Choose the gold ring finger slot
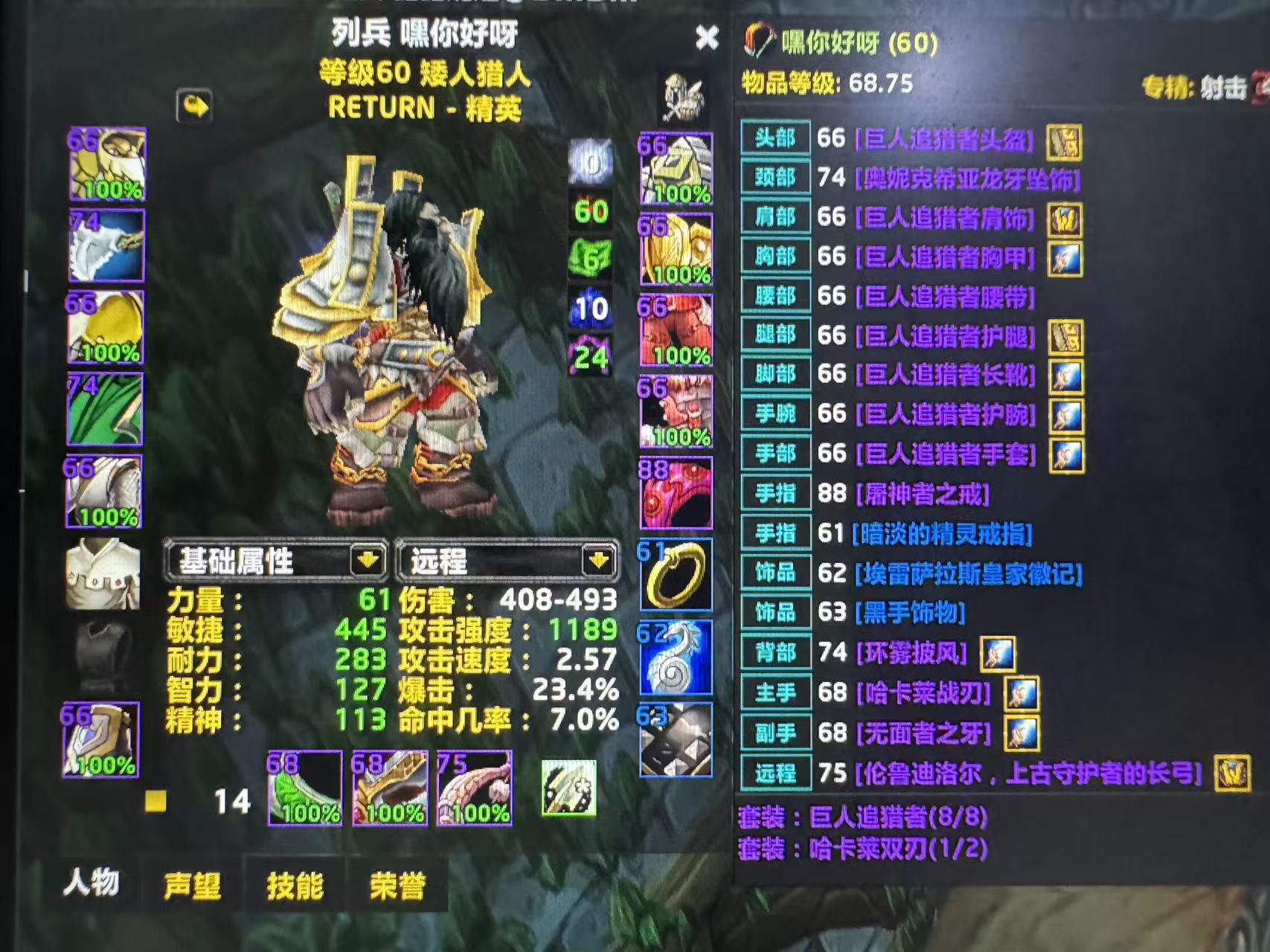1270x952 pixels. tap(676, 575)
